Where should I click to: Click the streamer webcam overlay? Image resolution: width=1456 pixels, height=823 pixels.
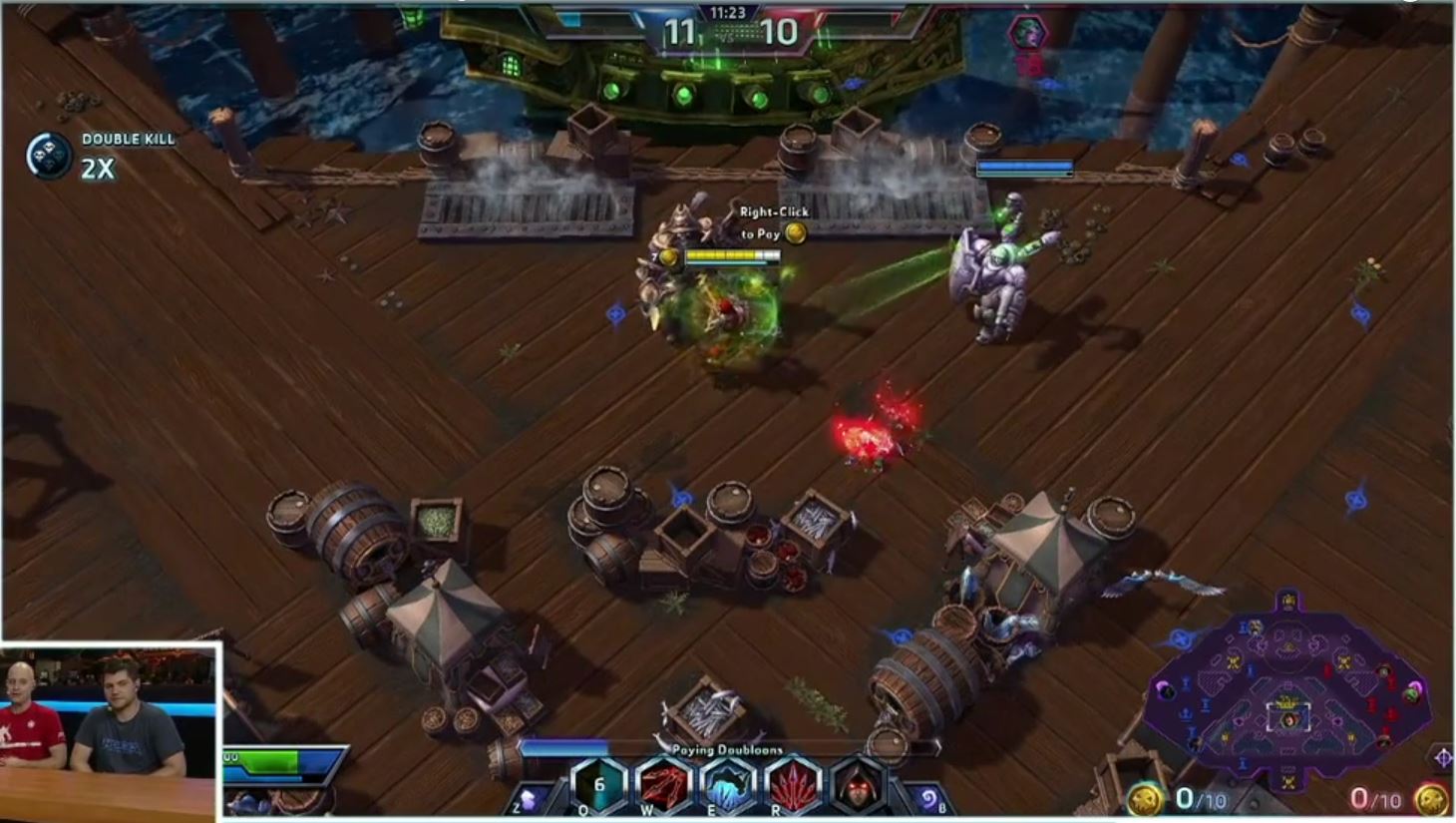click(x=110, y=732)
